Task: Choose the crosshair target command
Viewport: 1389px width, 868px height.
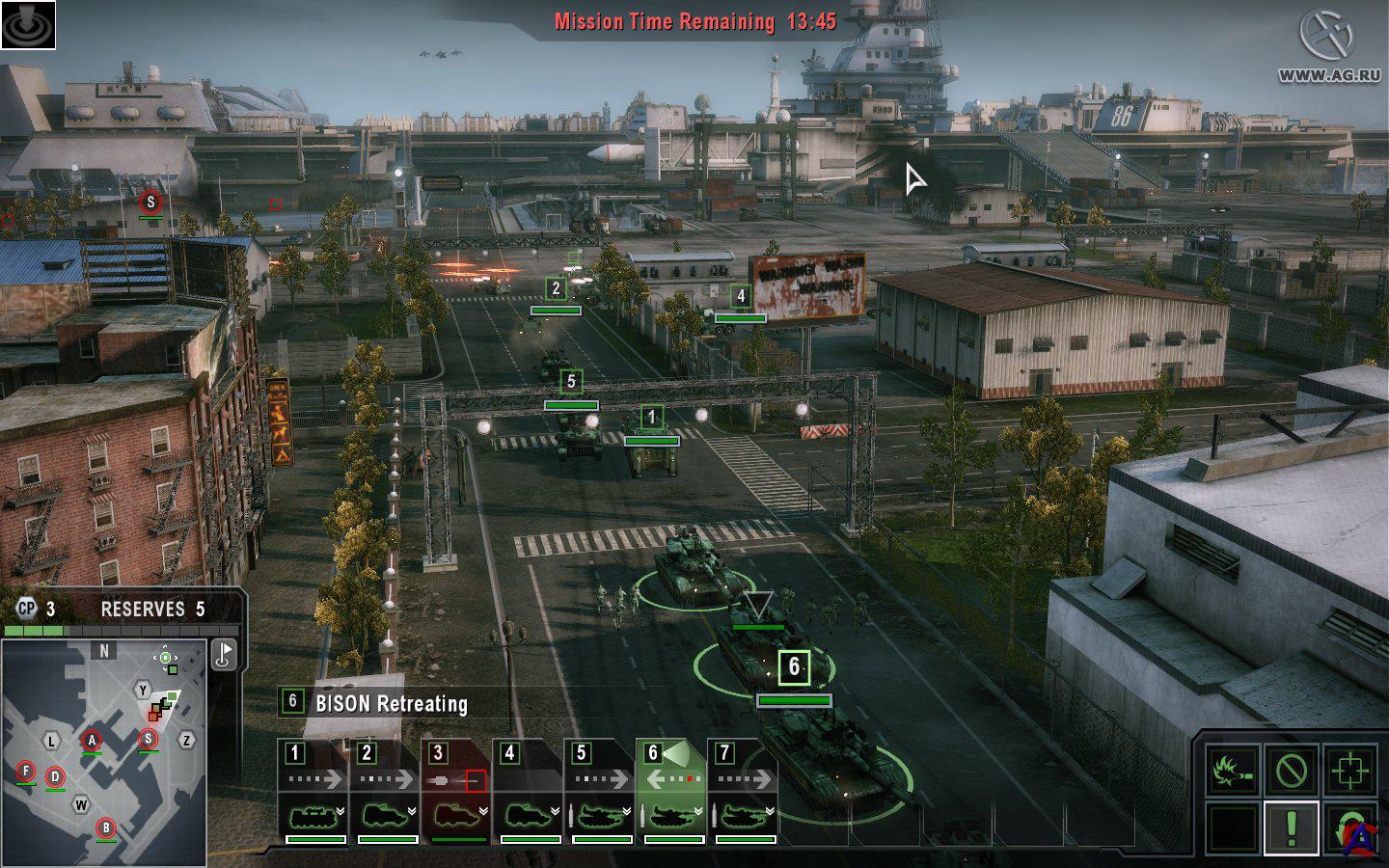Action: (x=1348, y=771)
